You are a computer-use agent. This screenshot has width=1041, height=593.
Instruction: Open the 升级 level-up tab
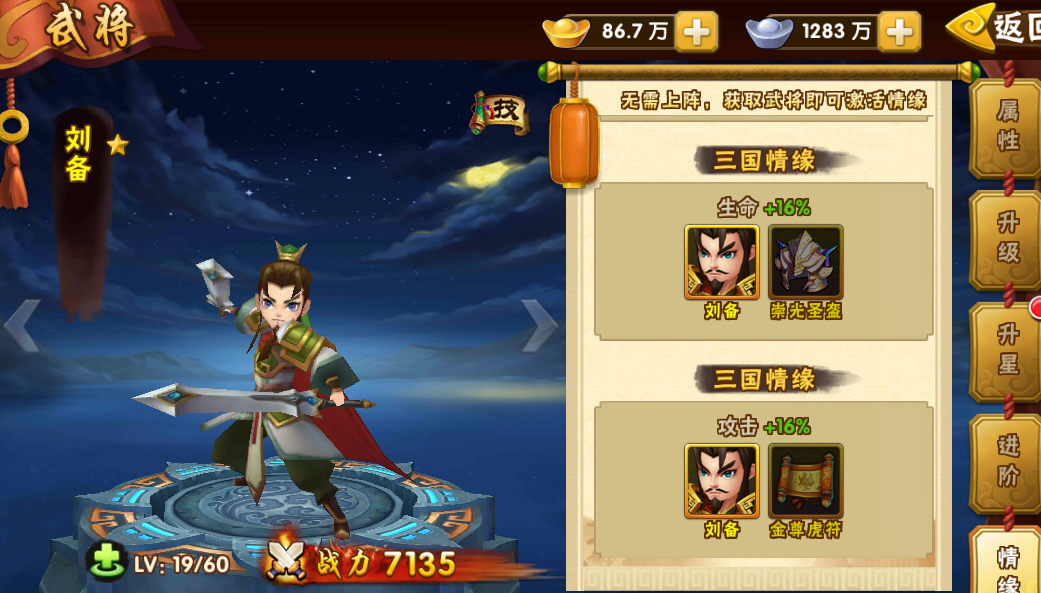pos(1006,239)
